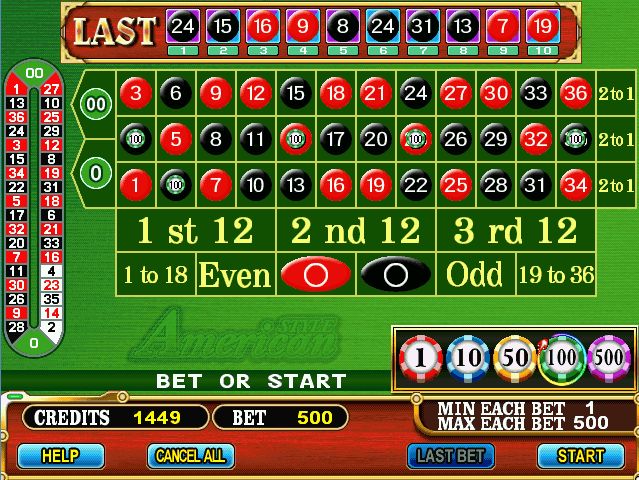This screenshot has height=480, width=639.
Task: Bet on the green 00 pocket
Action: click(x=96, y=103)
